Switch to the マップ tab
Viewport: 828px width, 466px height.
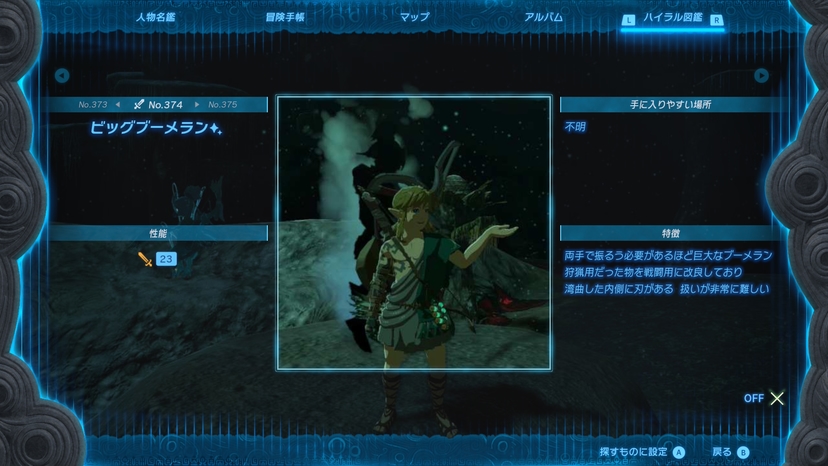pos(414,17)
